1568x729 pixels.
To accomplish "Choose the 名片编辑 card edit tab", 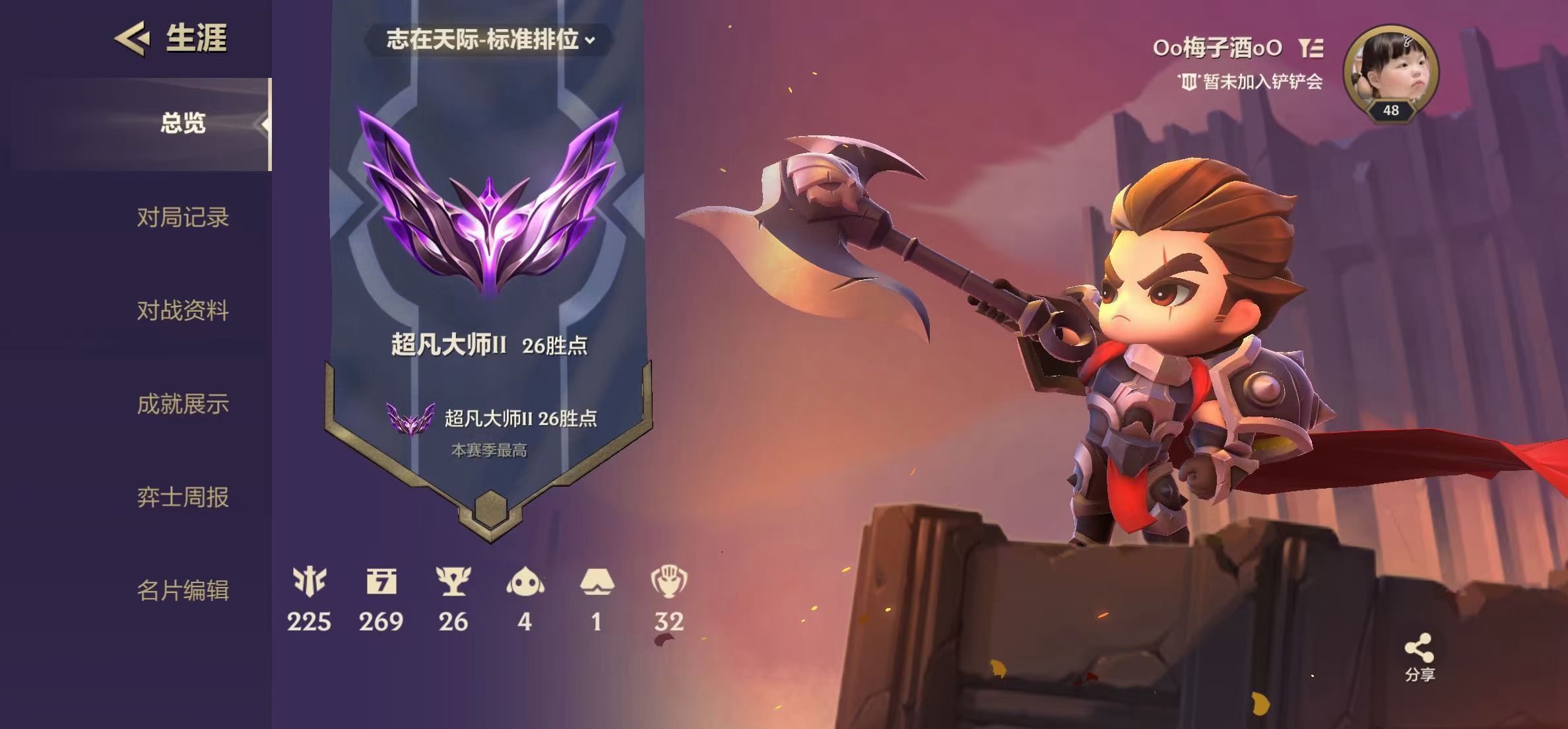I will (x=183, y=590).
